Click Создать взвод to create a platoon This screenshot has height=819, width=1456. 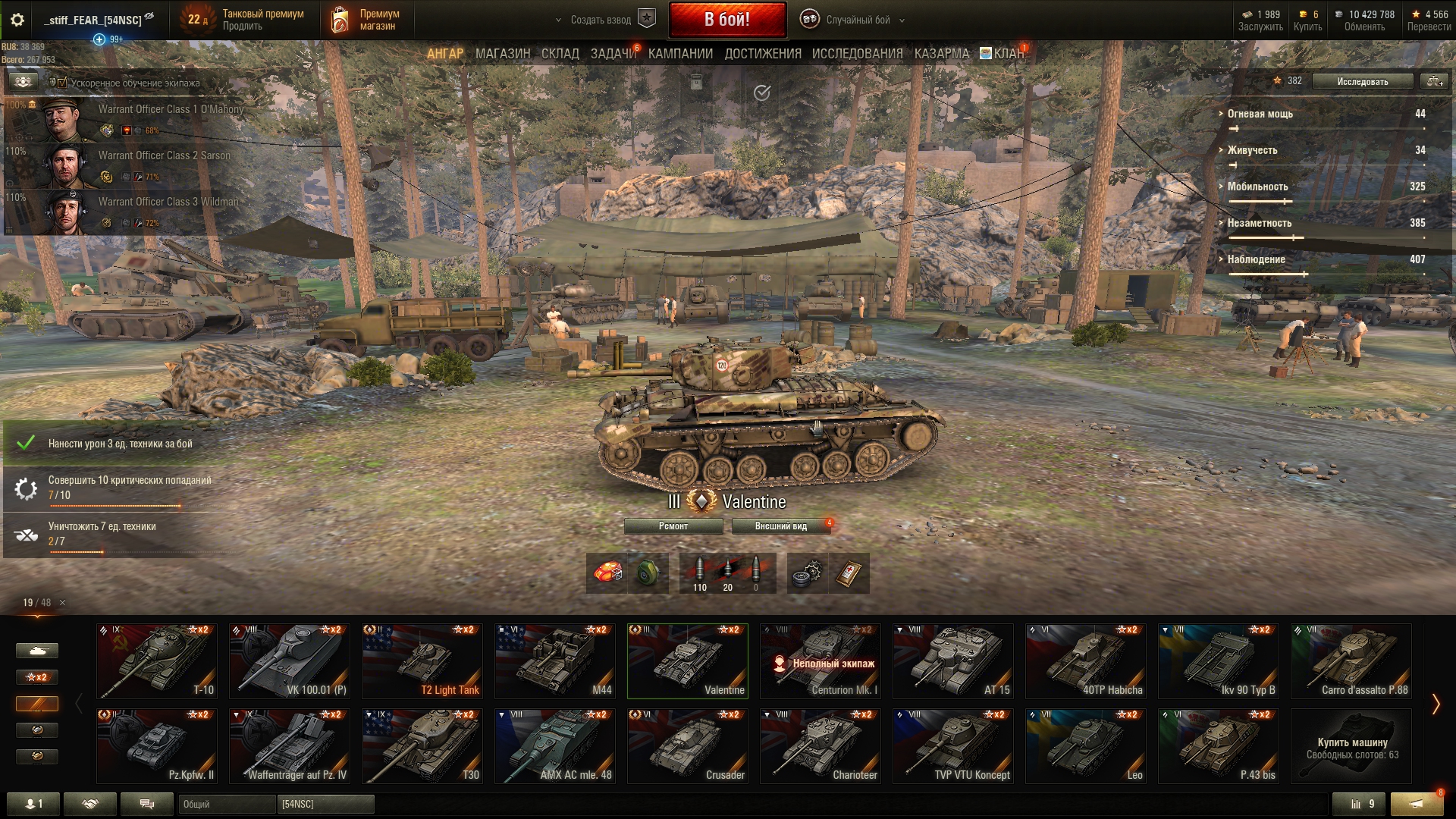[601, 20]
